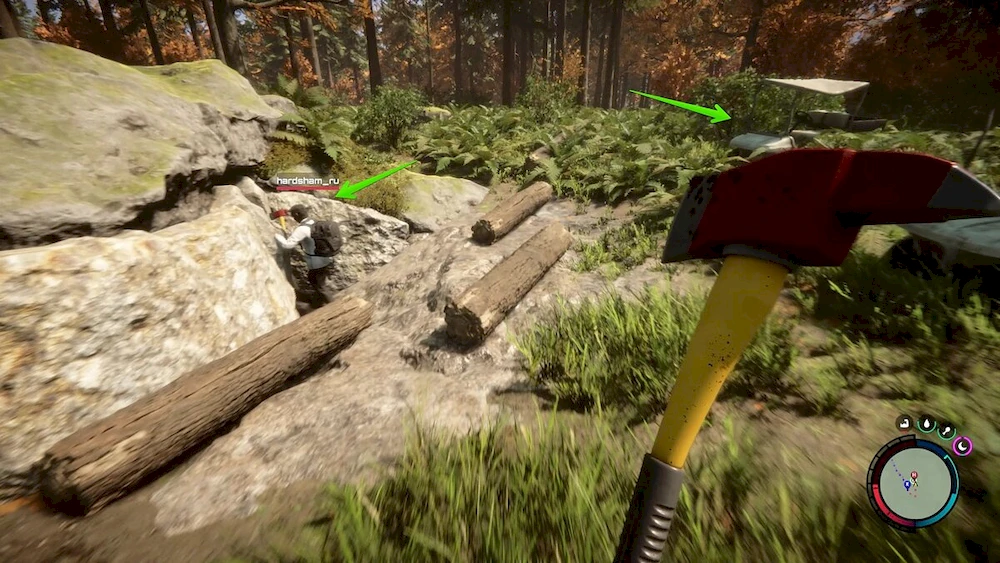The height and width of the screenshot is (563, 1000).
Task: Check the water drop hydration icon
Action: click(x=926, y=424)
